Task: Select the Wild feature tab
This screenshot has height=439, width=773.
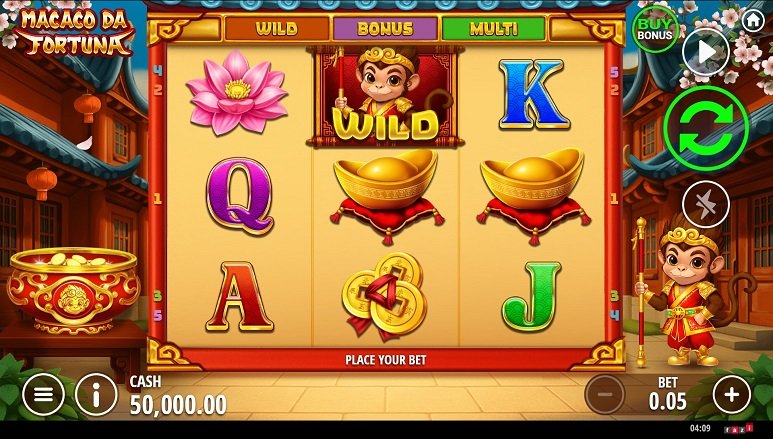Action: click(276, 29)
